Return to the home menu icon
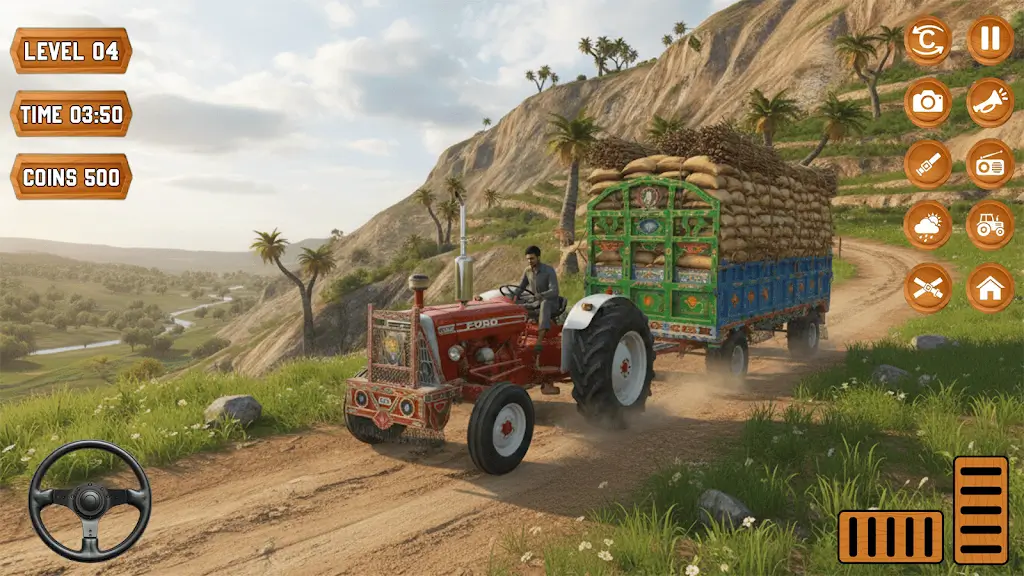The image size is (1024, 576). 990,288
